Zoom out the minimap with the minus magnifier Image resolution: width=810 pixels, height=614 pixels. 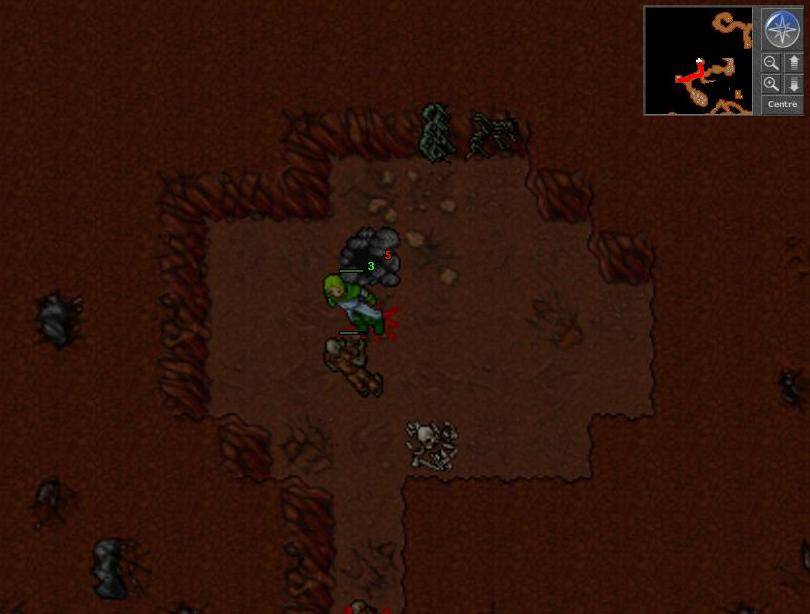click(771, 63)
